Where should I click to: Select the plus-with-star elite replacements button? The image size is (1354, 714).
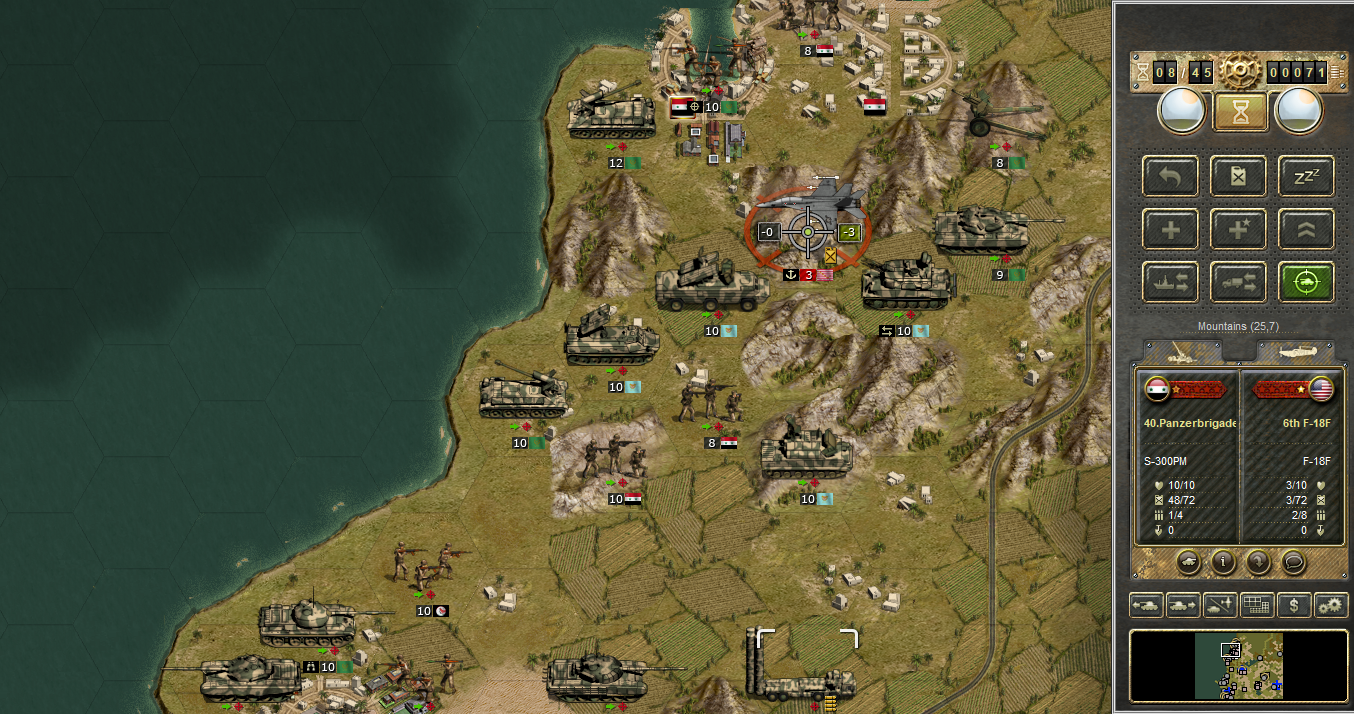coord(1238,230)
